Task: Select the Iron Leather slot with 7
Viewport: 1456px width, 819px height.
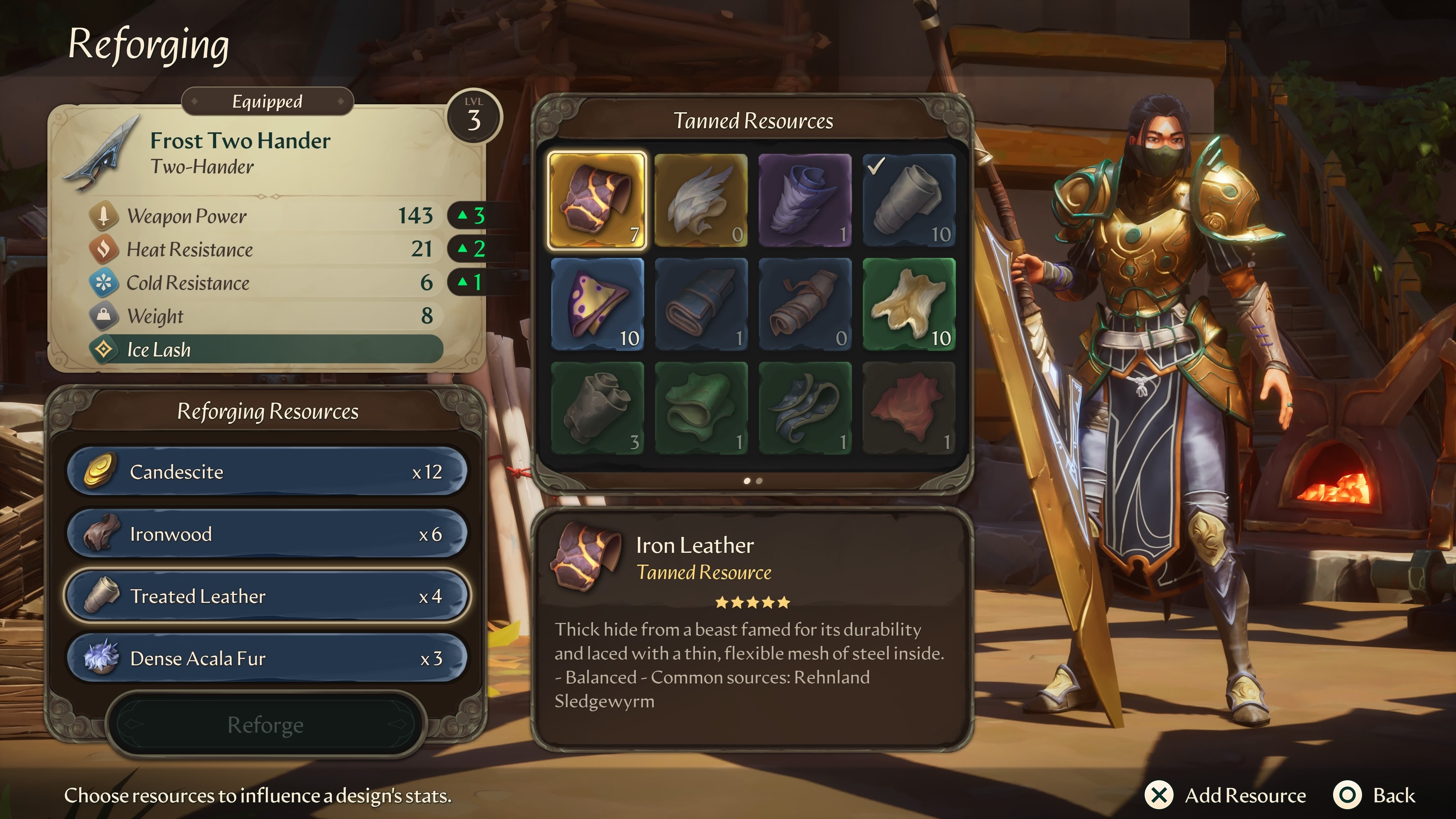Action: pyautogui.click(x=597, y=200)
